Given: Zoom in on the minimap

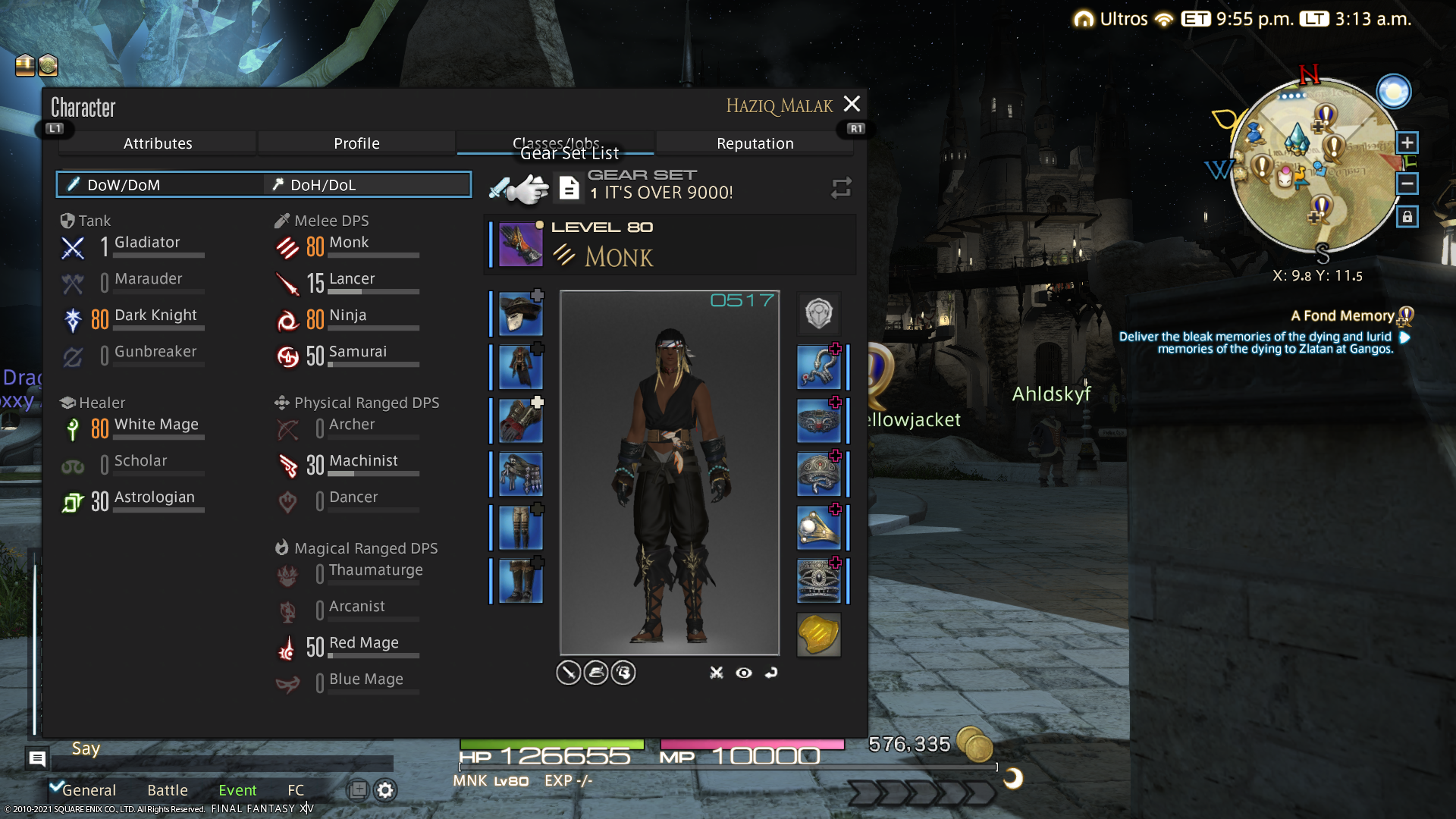Looking at the screenshot, I should [x=1407, y=143].
